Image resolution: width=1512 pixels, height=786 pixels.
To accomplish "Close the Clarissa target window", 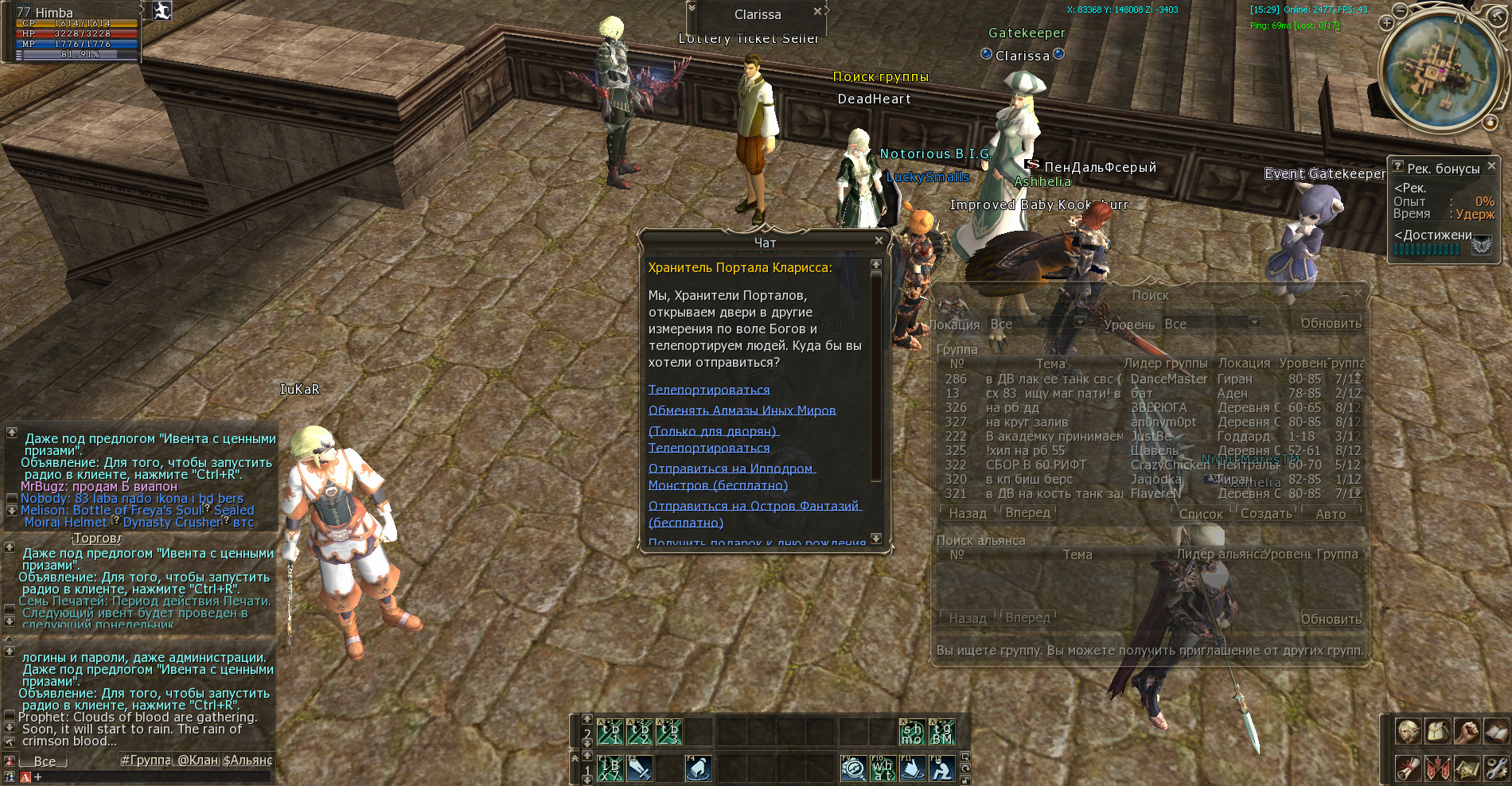I will point(817,11).
